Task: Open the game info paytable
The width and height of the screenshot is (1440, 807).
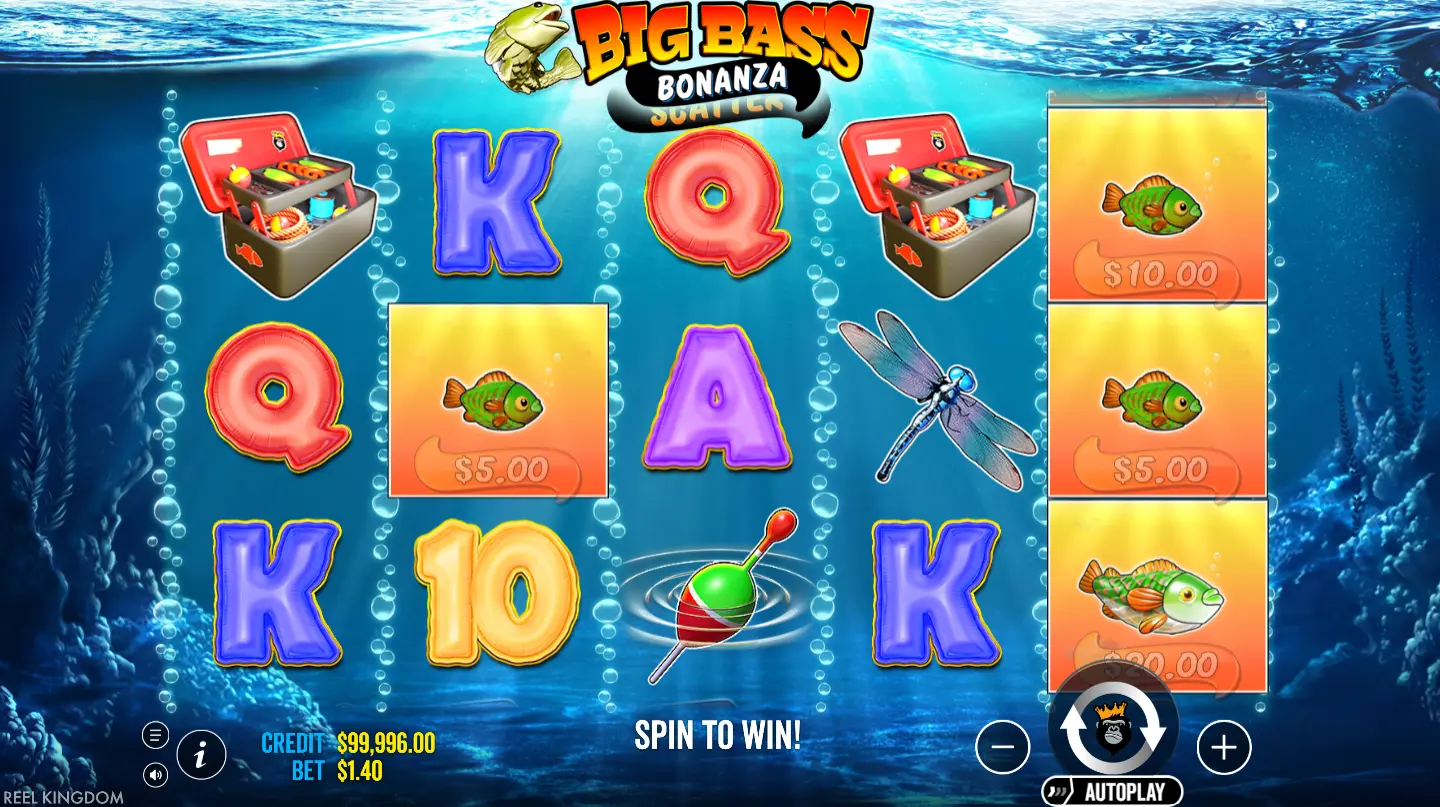Action: pos(201,756)
